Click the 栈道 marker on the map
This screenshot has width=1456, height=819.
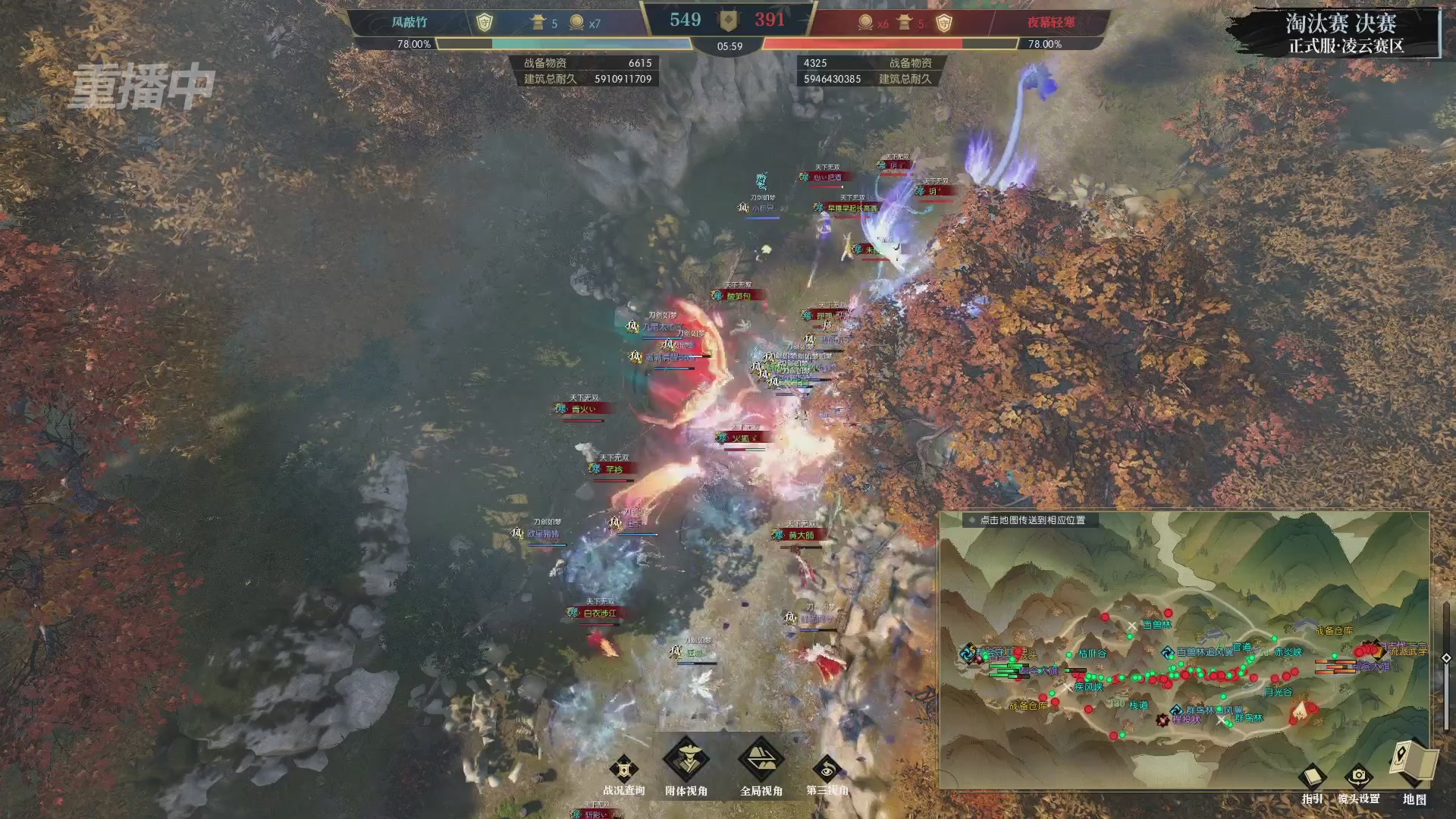pyautogui.click(x=1138, y=705)
